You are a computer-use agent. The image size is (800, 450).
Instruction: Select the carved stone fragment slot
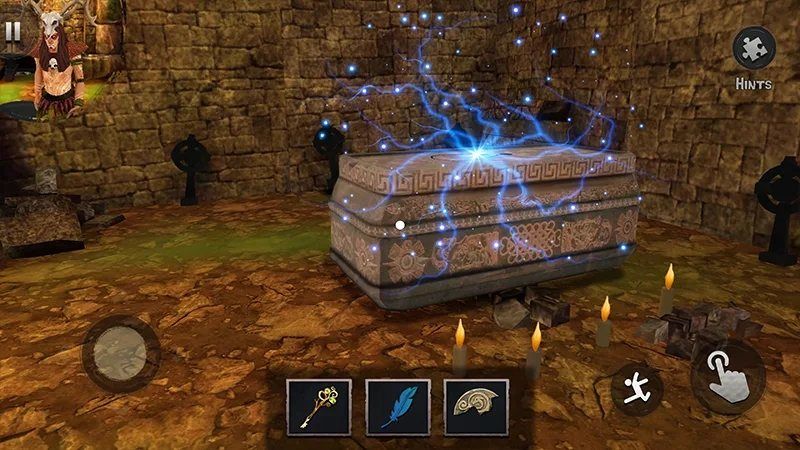click(476, 406)
